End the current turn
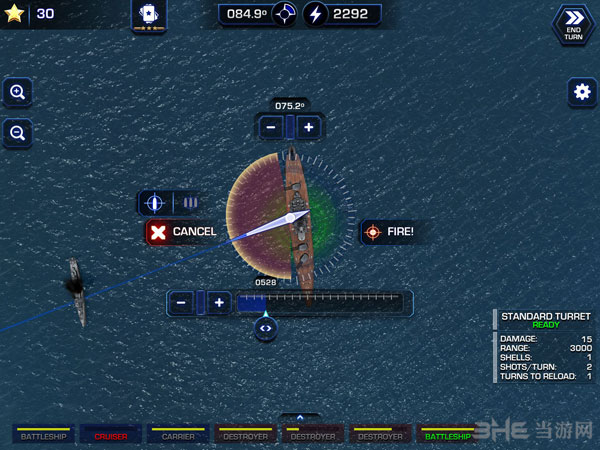 [x=572, y=24]
